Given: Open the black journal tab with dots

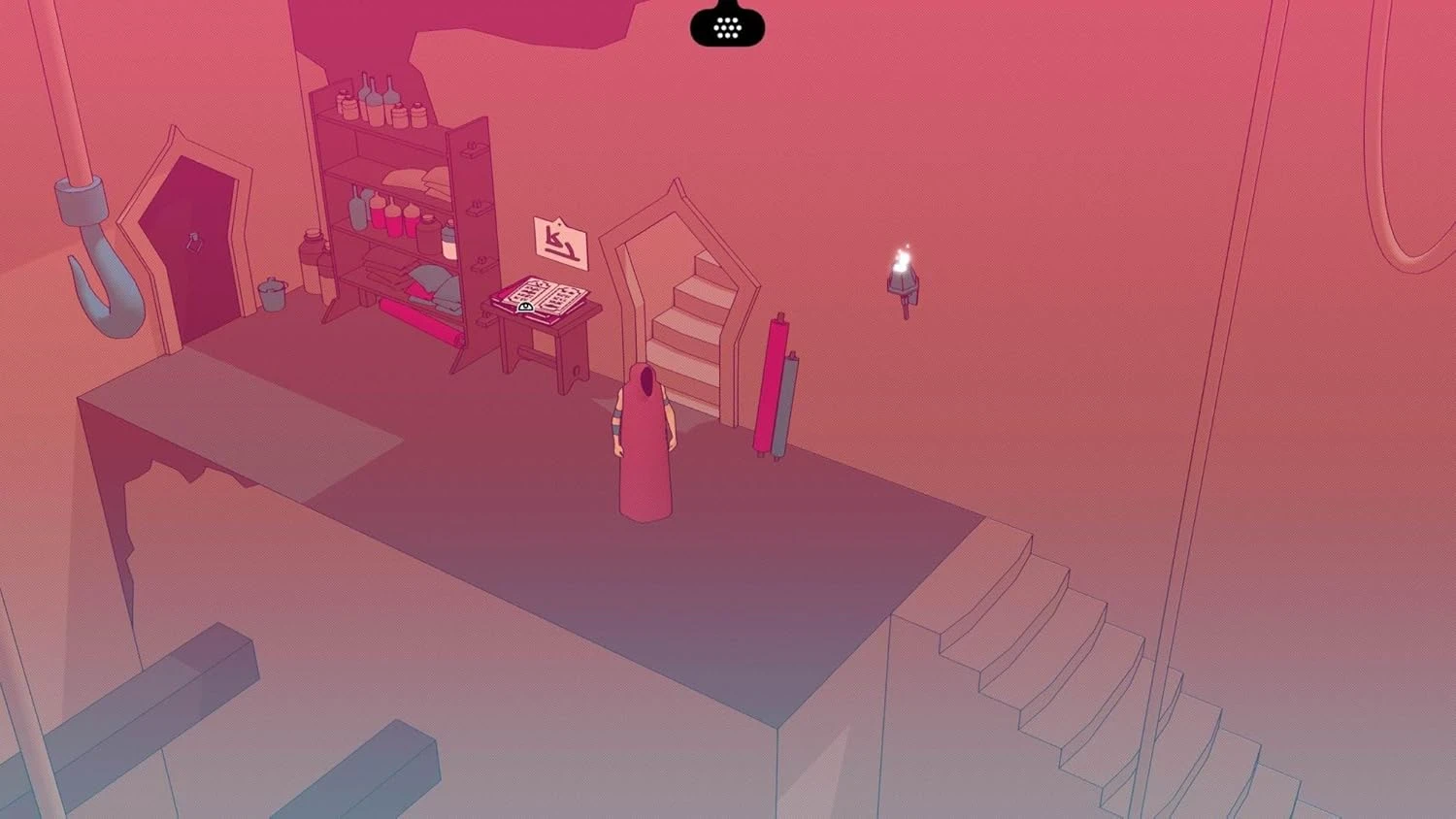Looking at the screenshot, I should click(727, 24).
